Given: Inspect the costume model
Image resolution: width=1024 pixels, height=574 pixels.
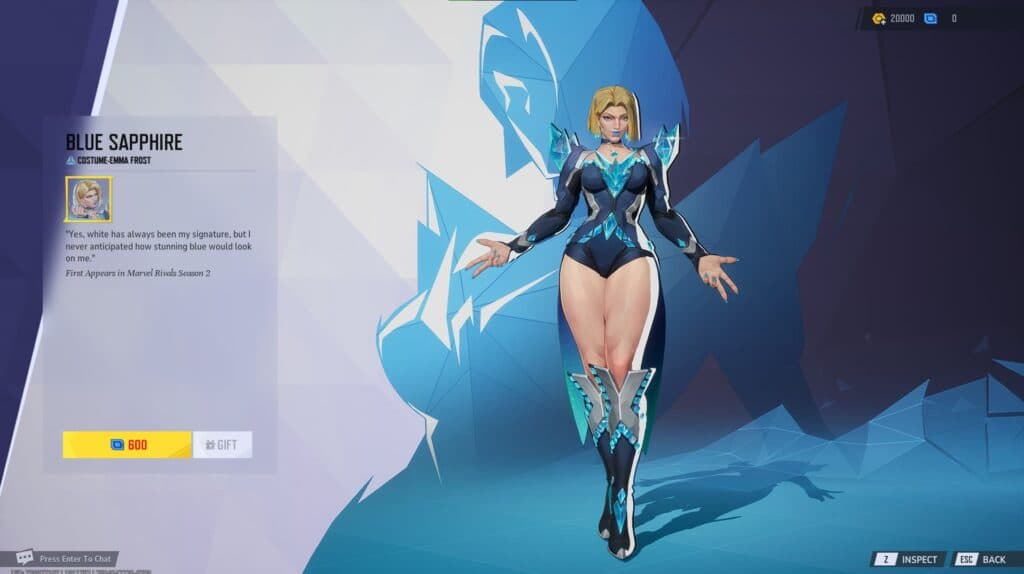Looking at the screenshot, I should (x=909, y=559).
